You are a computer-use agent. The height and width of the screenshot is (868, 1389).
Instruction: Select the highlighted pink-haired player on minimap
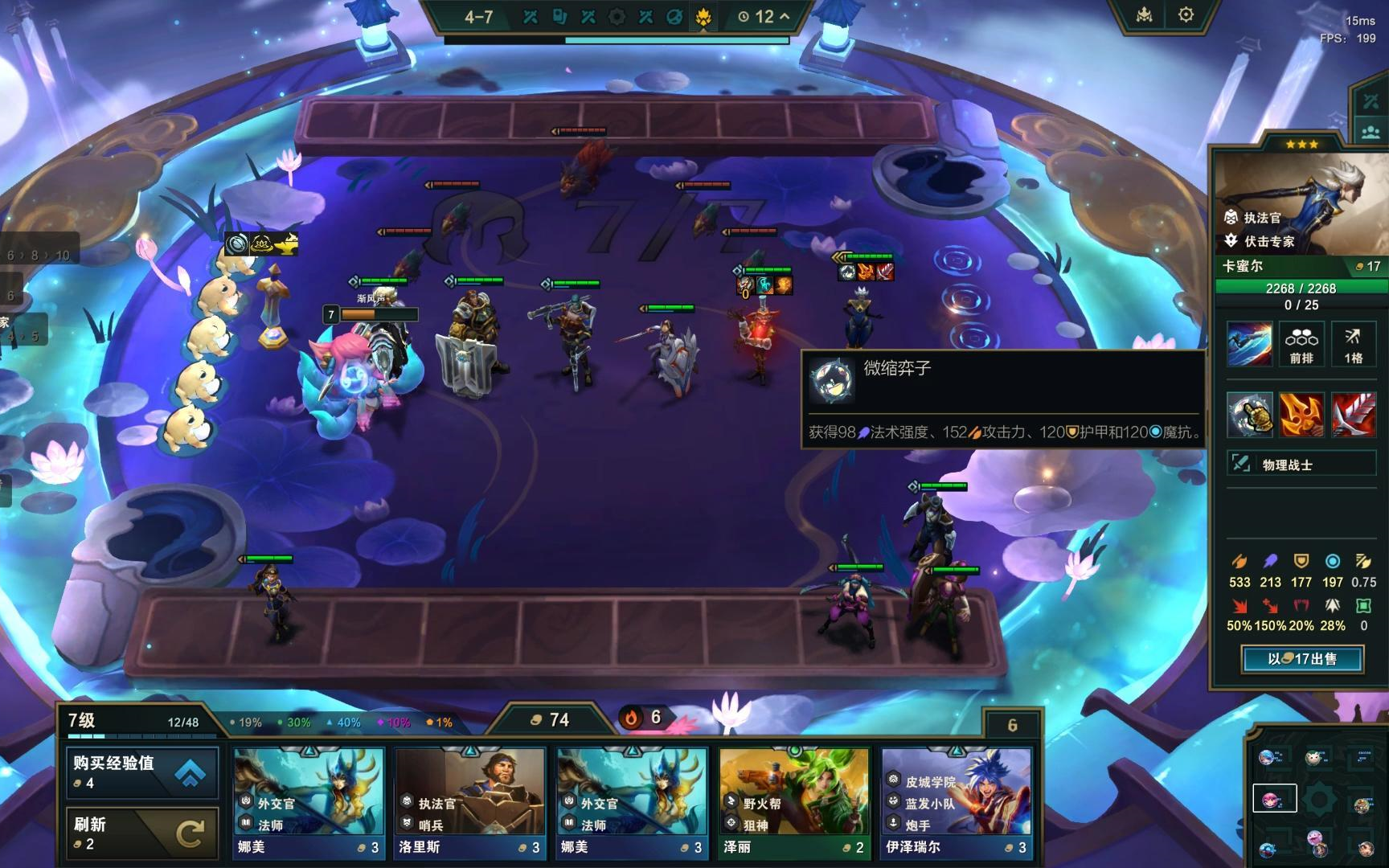point(1274,798)
